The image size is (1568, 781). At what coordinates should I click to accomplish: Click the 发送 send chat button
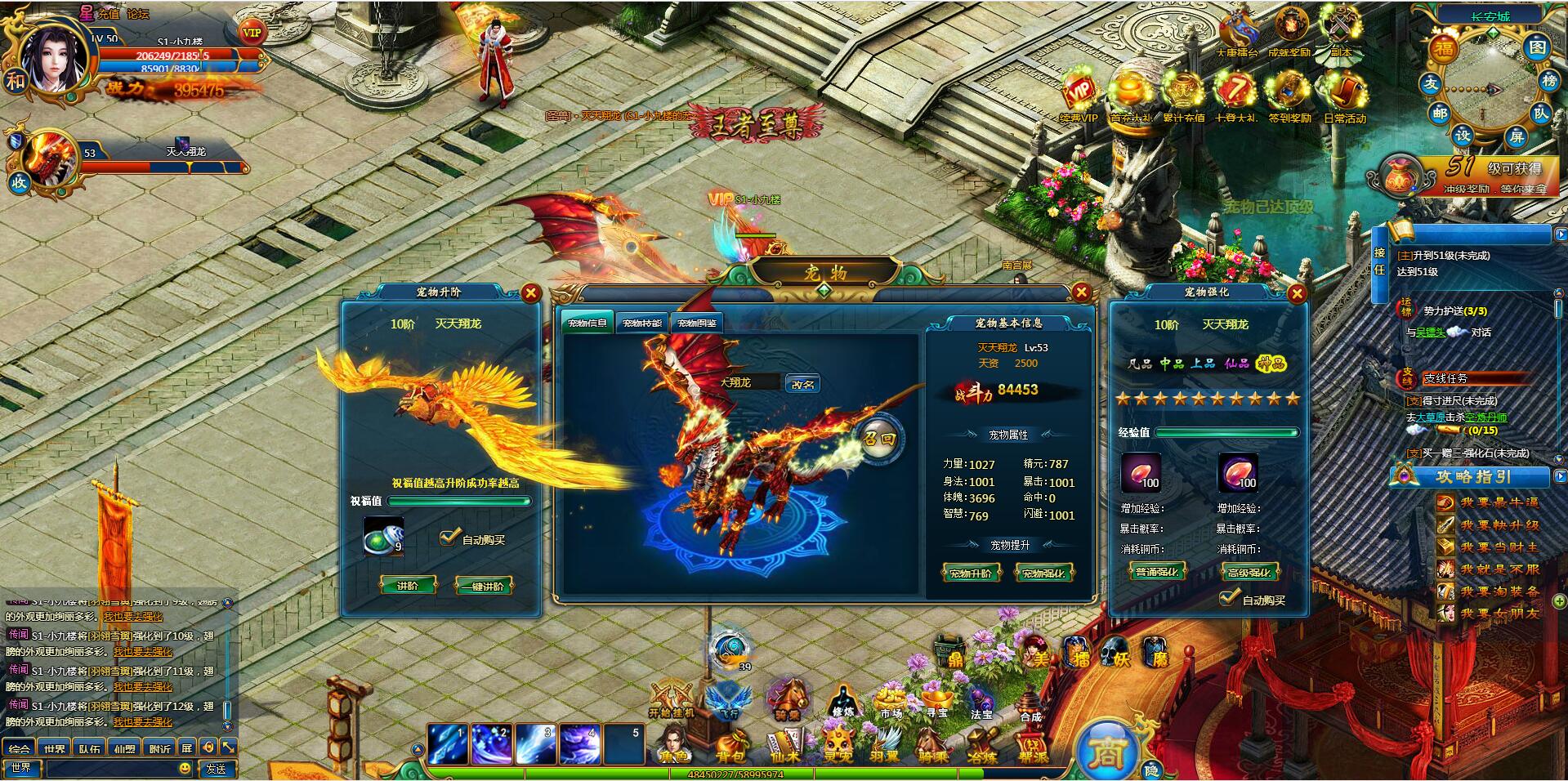(217, 769)
